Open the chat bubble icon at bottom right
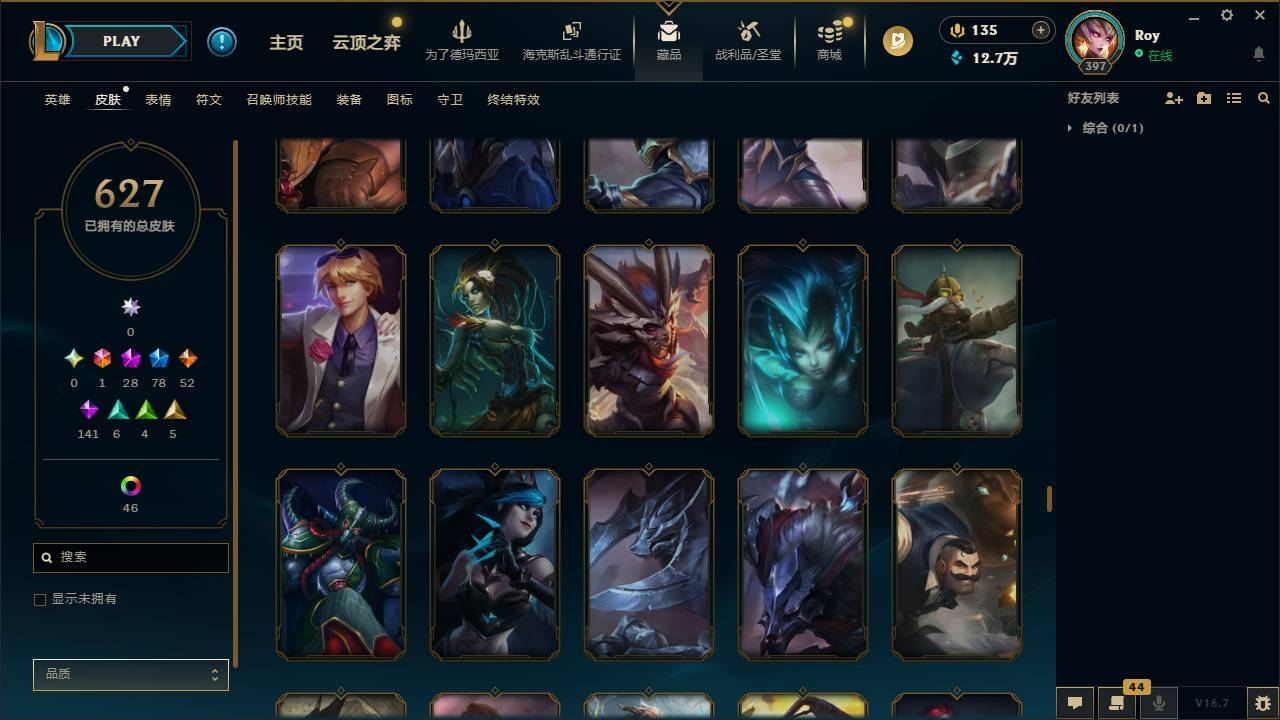1280x720 pixels. 1074,703
